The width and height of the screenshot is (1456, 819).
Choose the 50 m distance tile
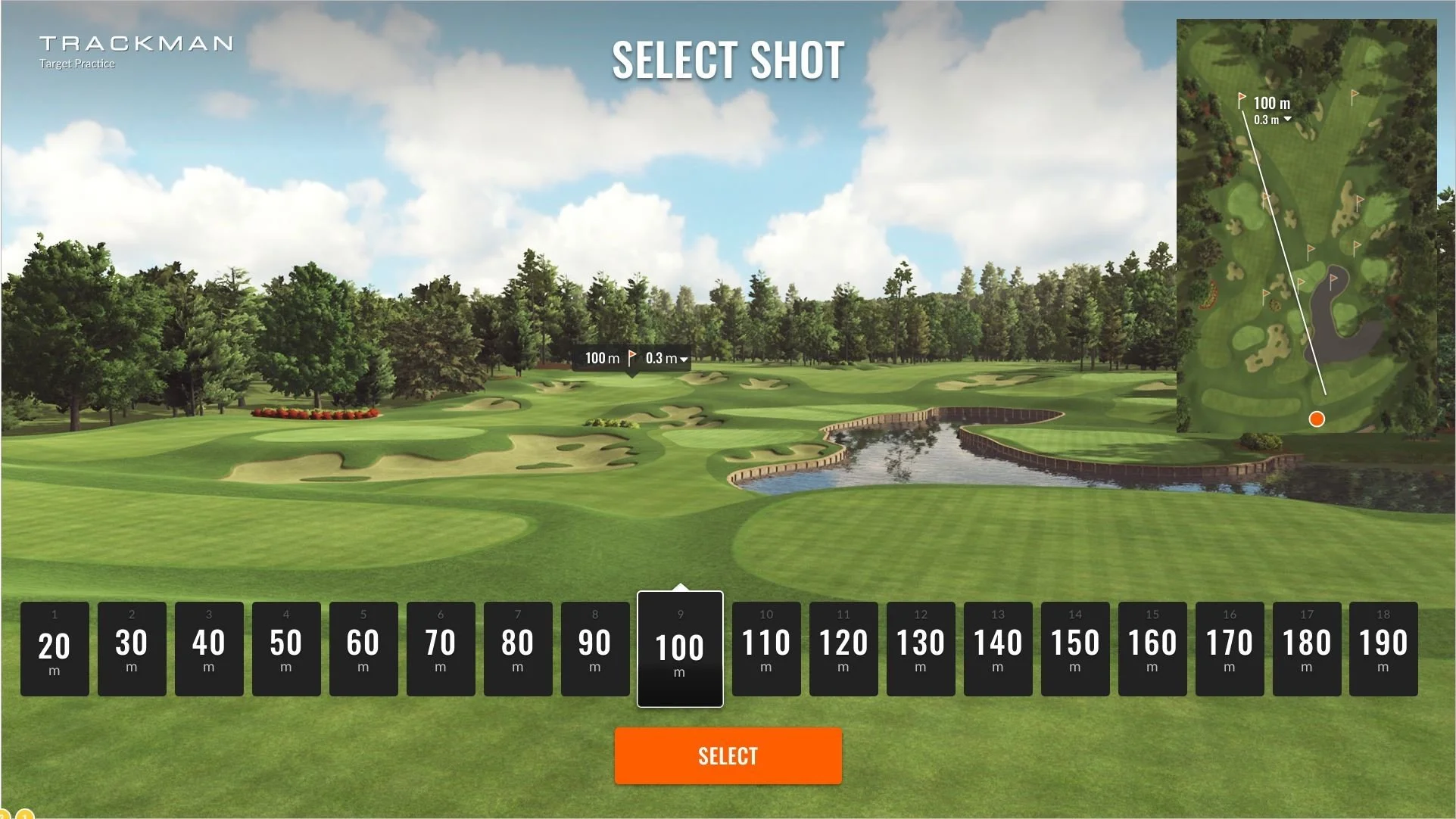[286, 649]
